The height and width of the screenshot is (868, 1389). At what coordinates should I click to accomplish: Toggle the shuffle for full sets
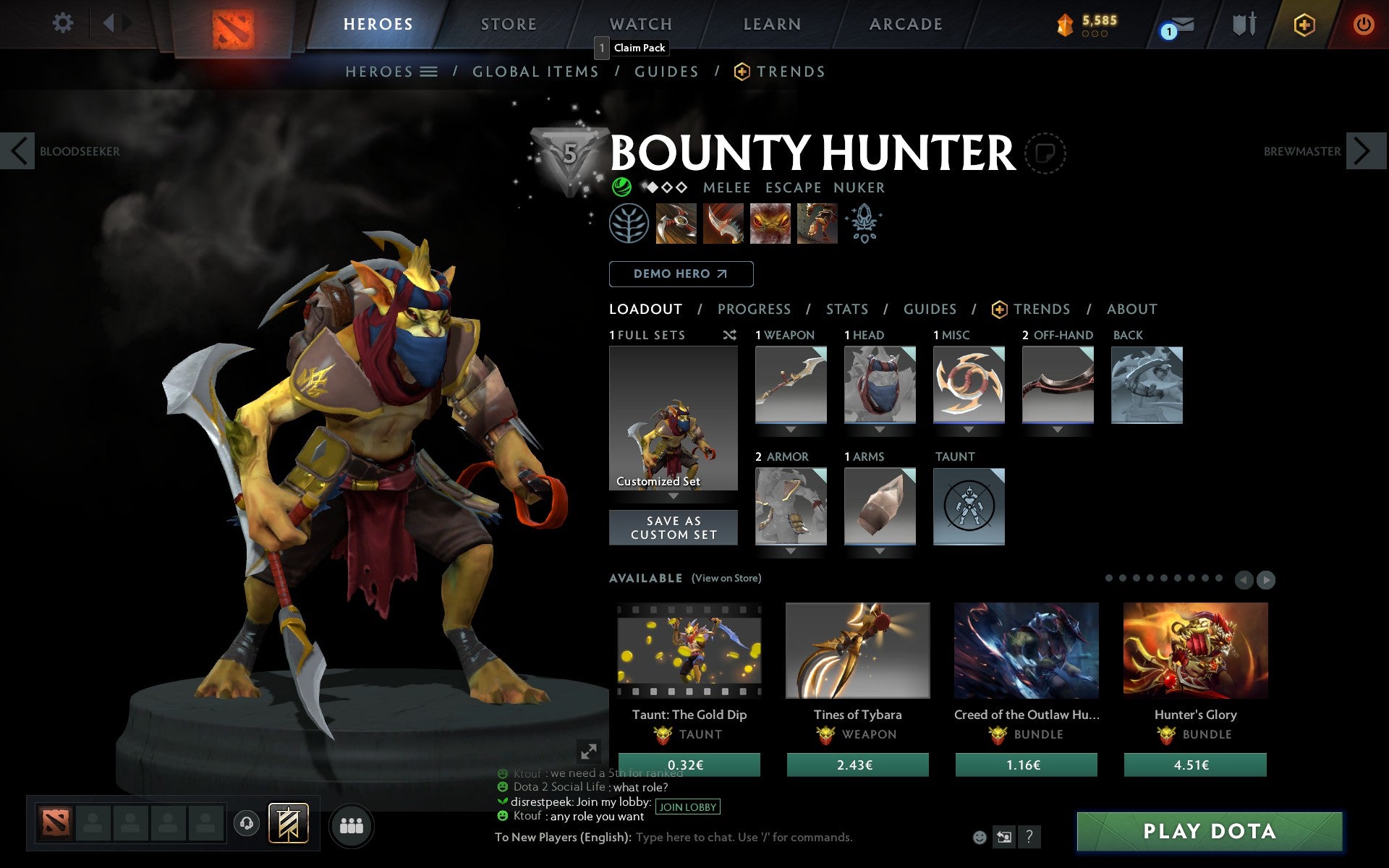pyautogui.click(x=729, y=335)
